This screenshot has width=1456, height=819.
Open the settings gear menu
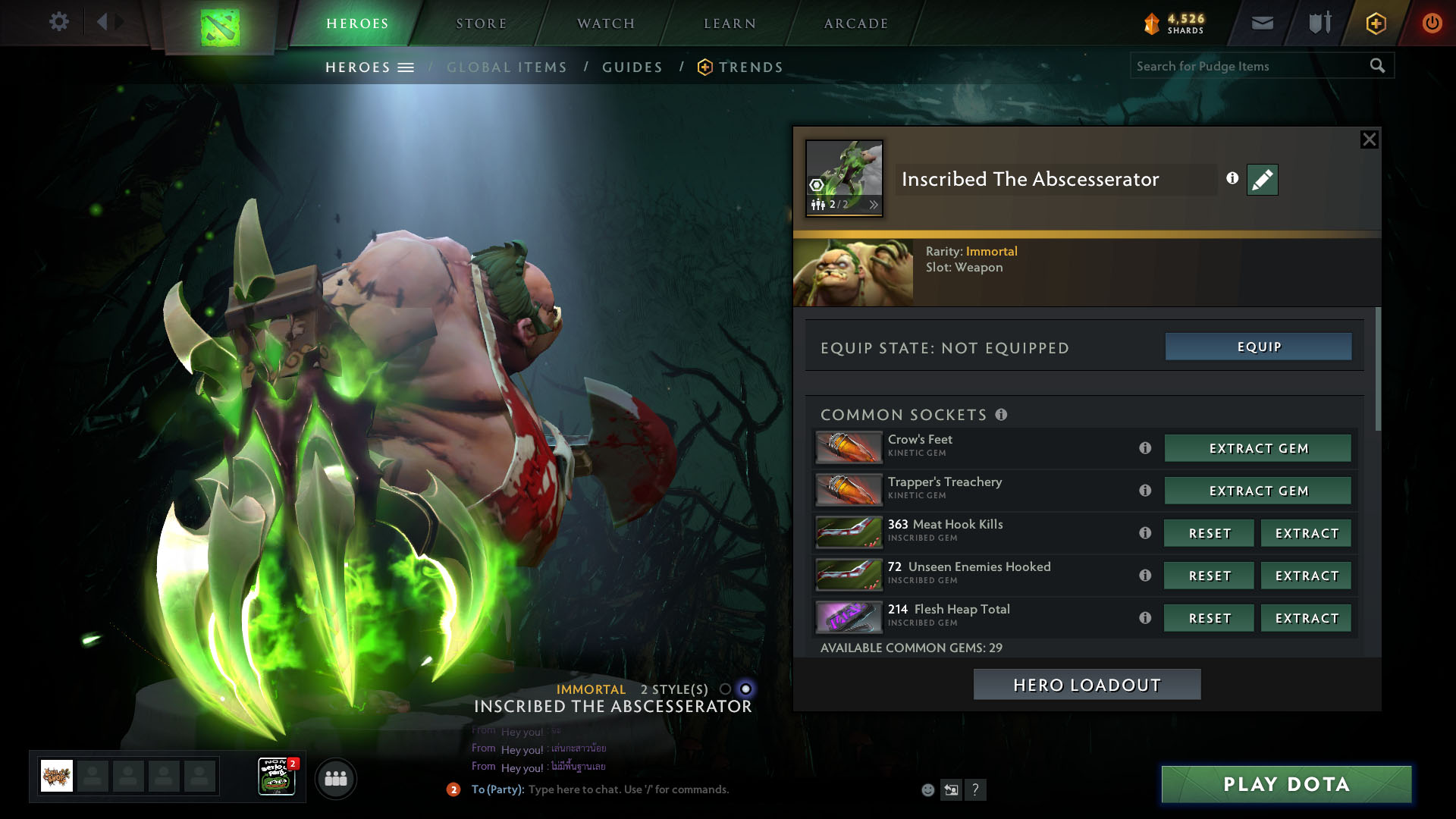pos(58,22)
